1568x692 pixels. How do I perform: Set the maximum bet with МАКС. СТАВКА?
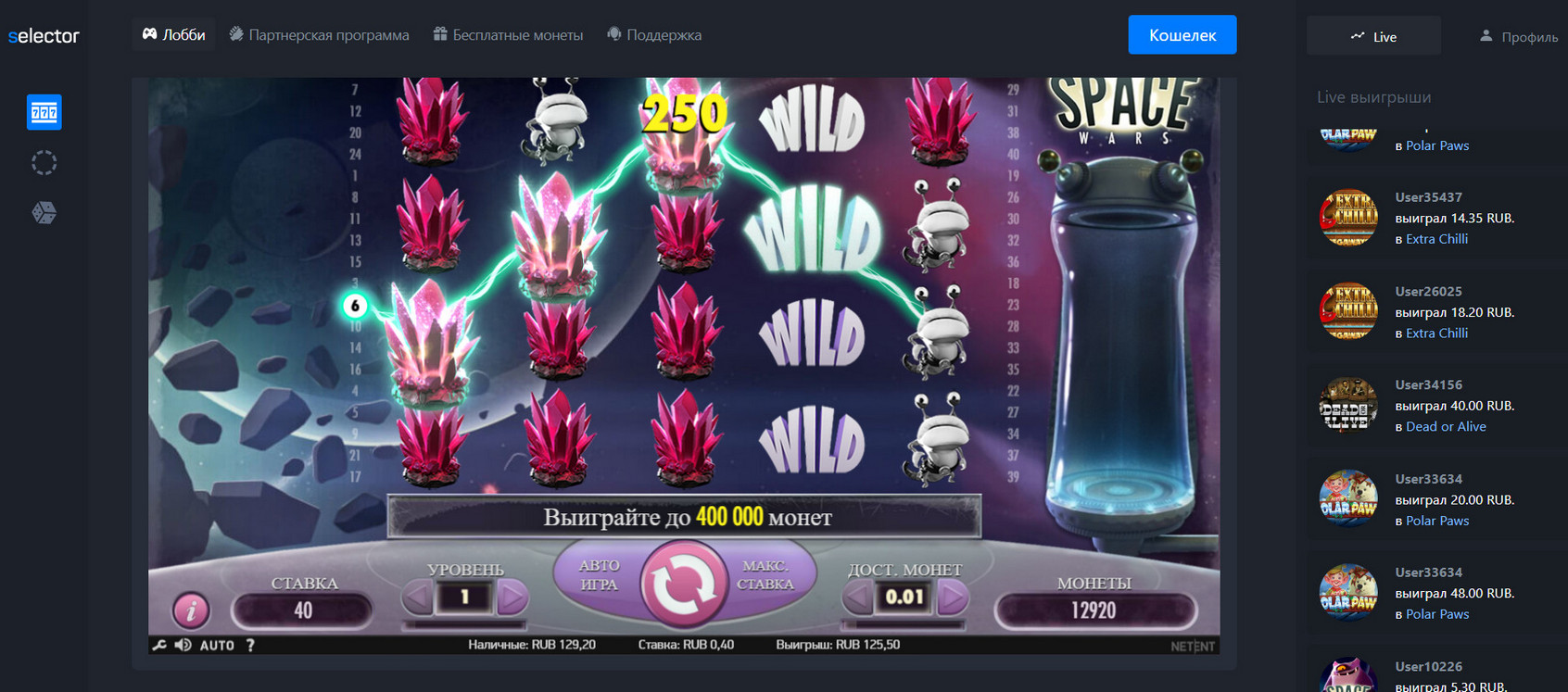click(765, 574)
